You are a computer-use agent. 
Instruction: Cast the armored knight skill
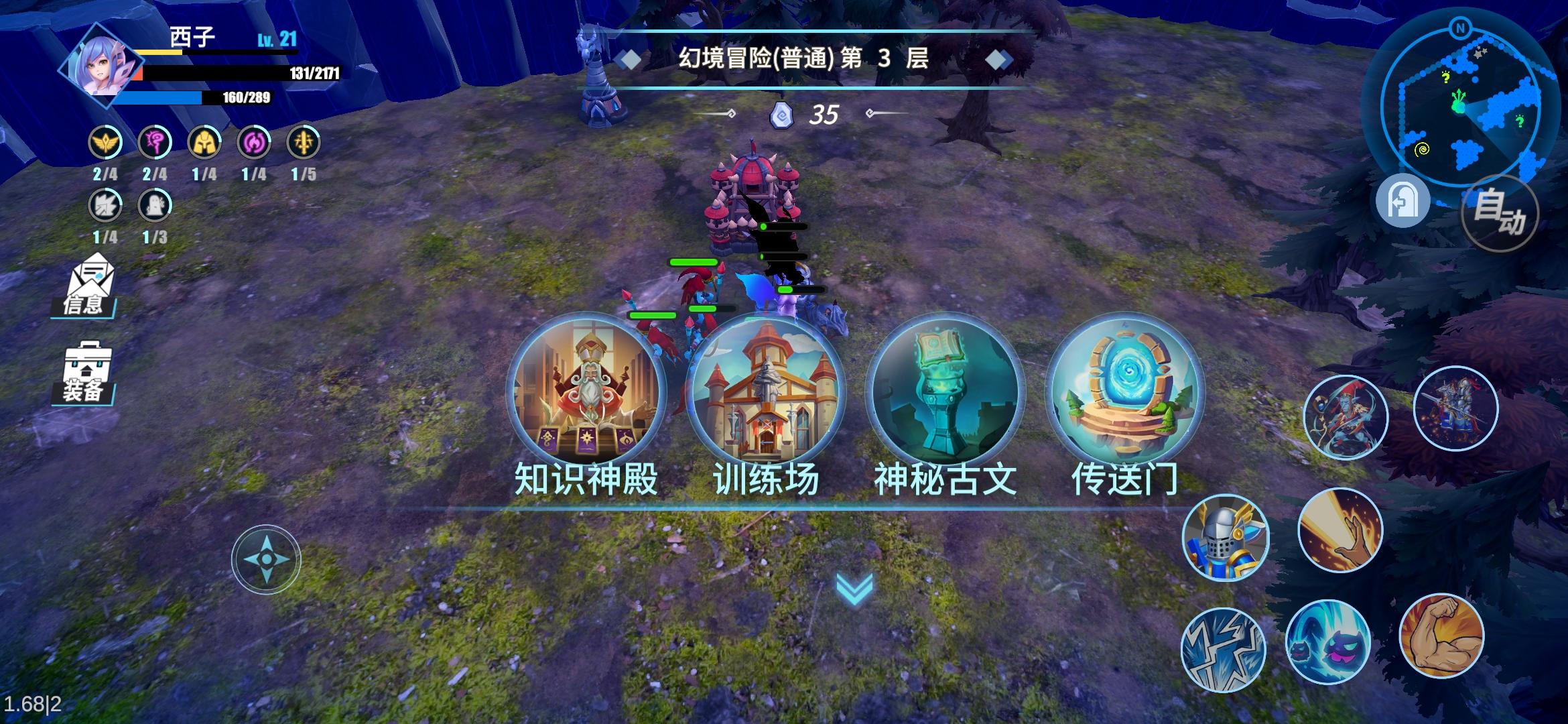(x=1226, y=535)
